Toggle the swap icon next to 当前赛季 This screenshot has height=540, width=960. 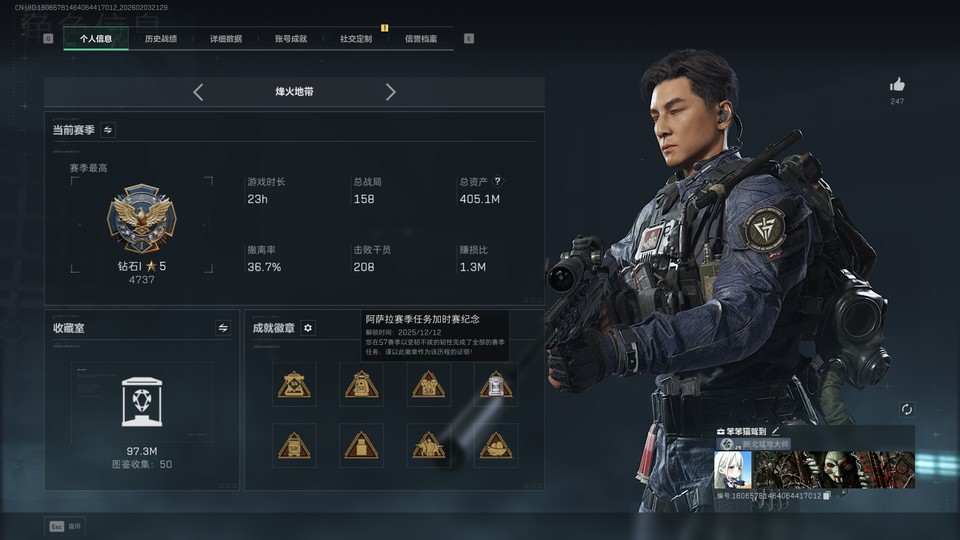pos(108,130)
